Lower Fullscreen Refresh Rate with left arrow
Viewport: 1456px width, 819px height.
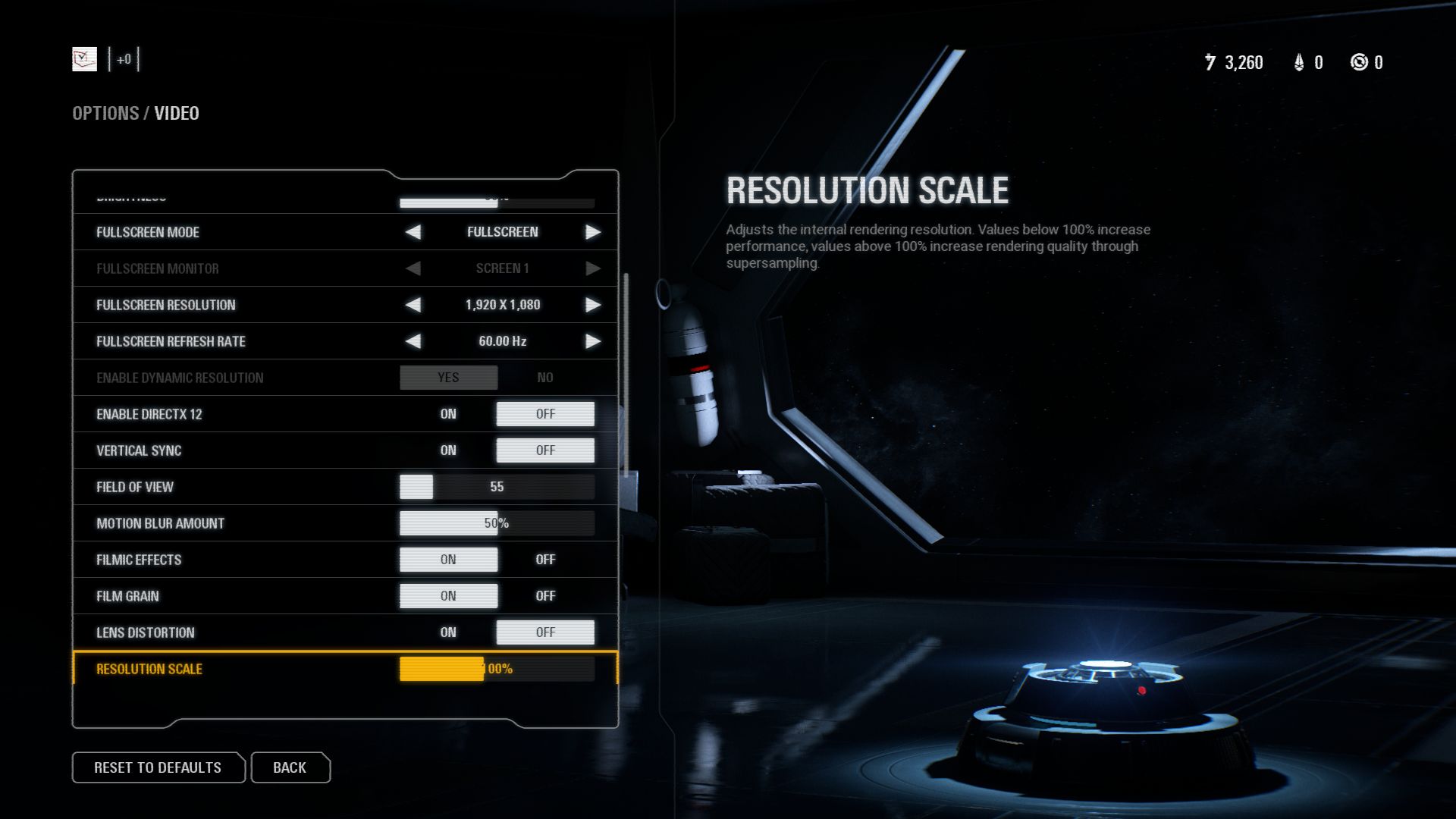click(413, 341)
